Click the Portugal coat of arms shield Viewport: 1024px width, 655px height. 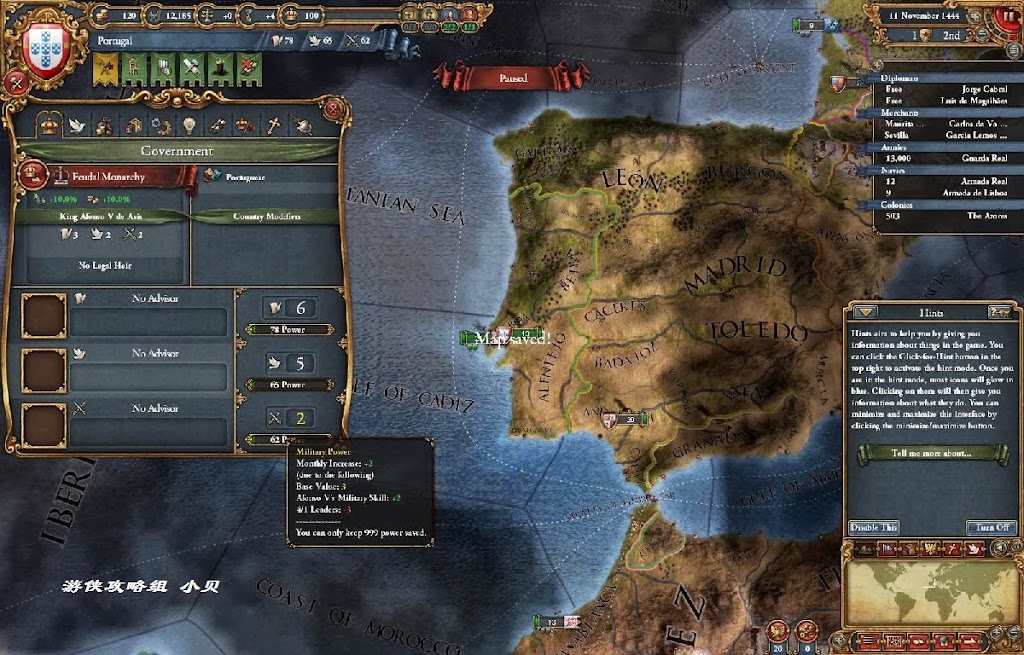point(42,43)
